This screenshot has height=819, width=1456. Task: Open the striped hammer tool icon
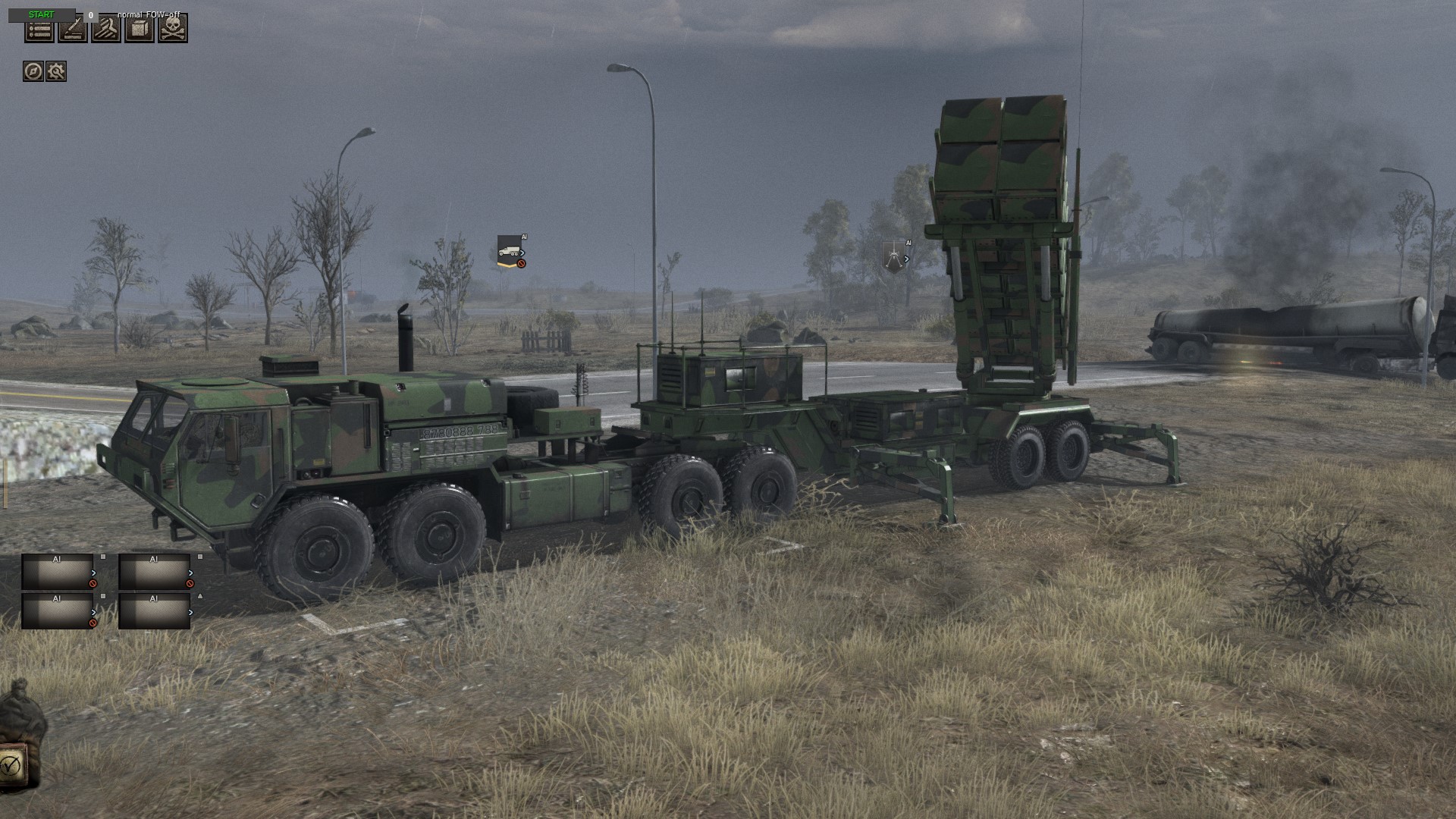[106, 30]
